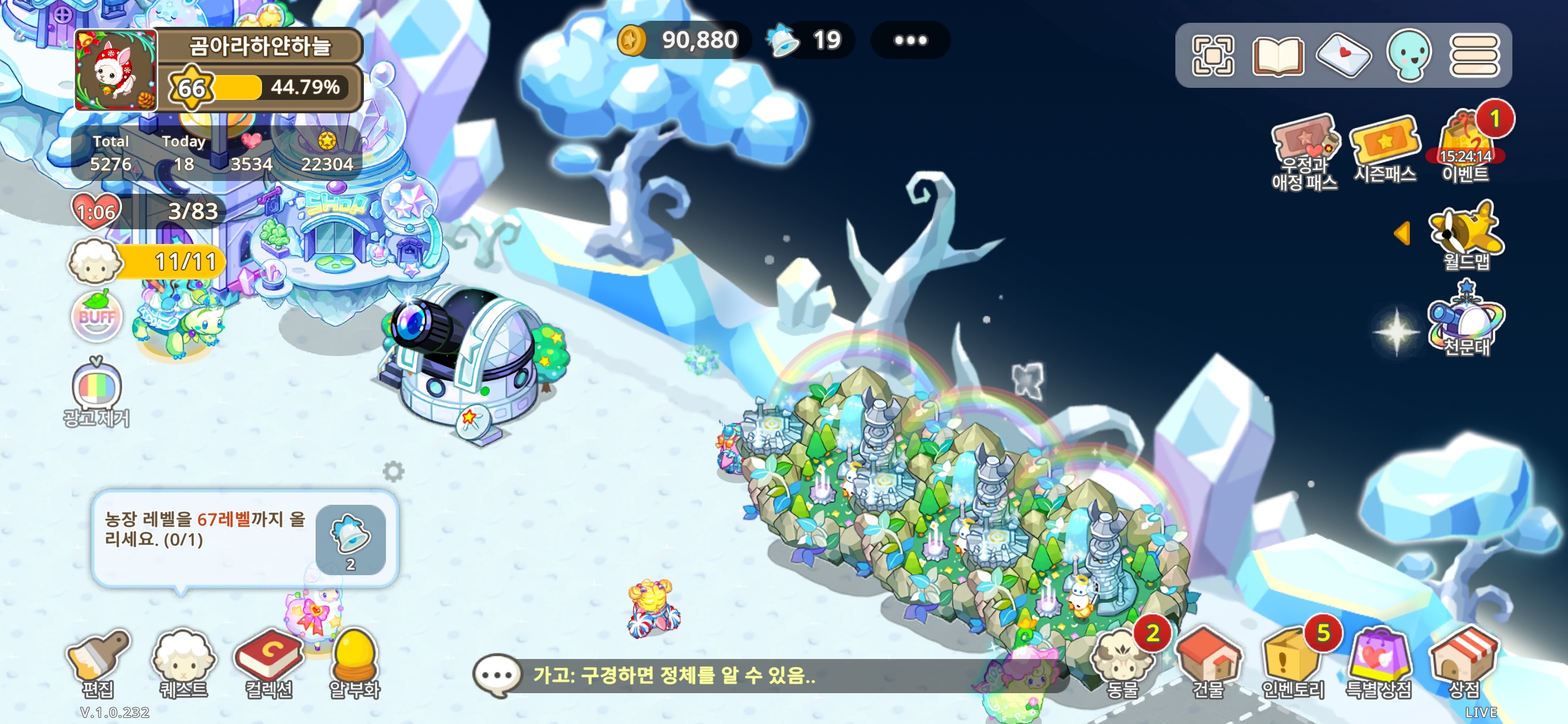Open the 우정과 애정 패스
Image resolution: width=1568 pixels, height=724 pixels.
click(1304, 151)
